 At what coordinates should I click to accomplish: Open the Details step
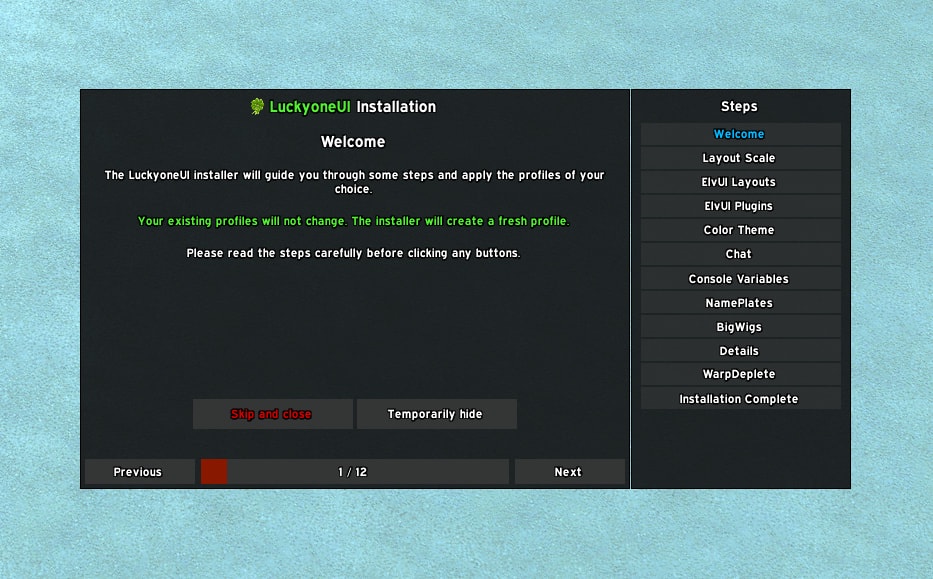click(740, 351)
